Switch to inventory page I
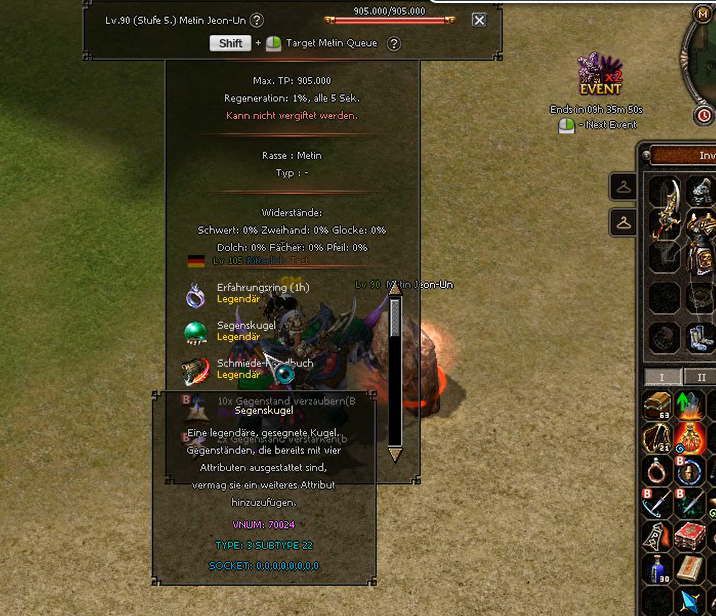The image size is (716, 616). tap(662, 377)
